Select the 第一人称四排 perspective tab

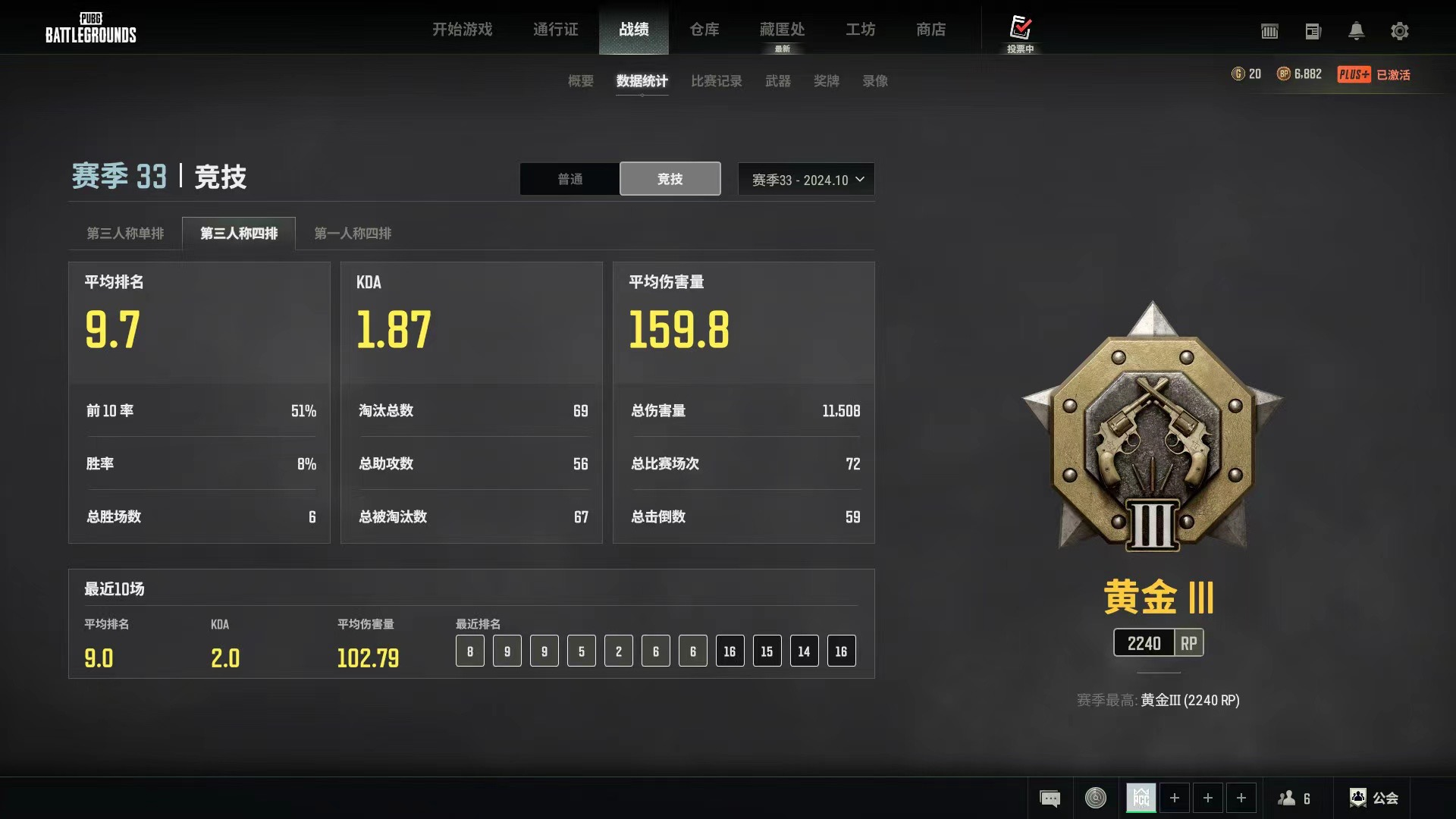(353, 234)
